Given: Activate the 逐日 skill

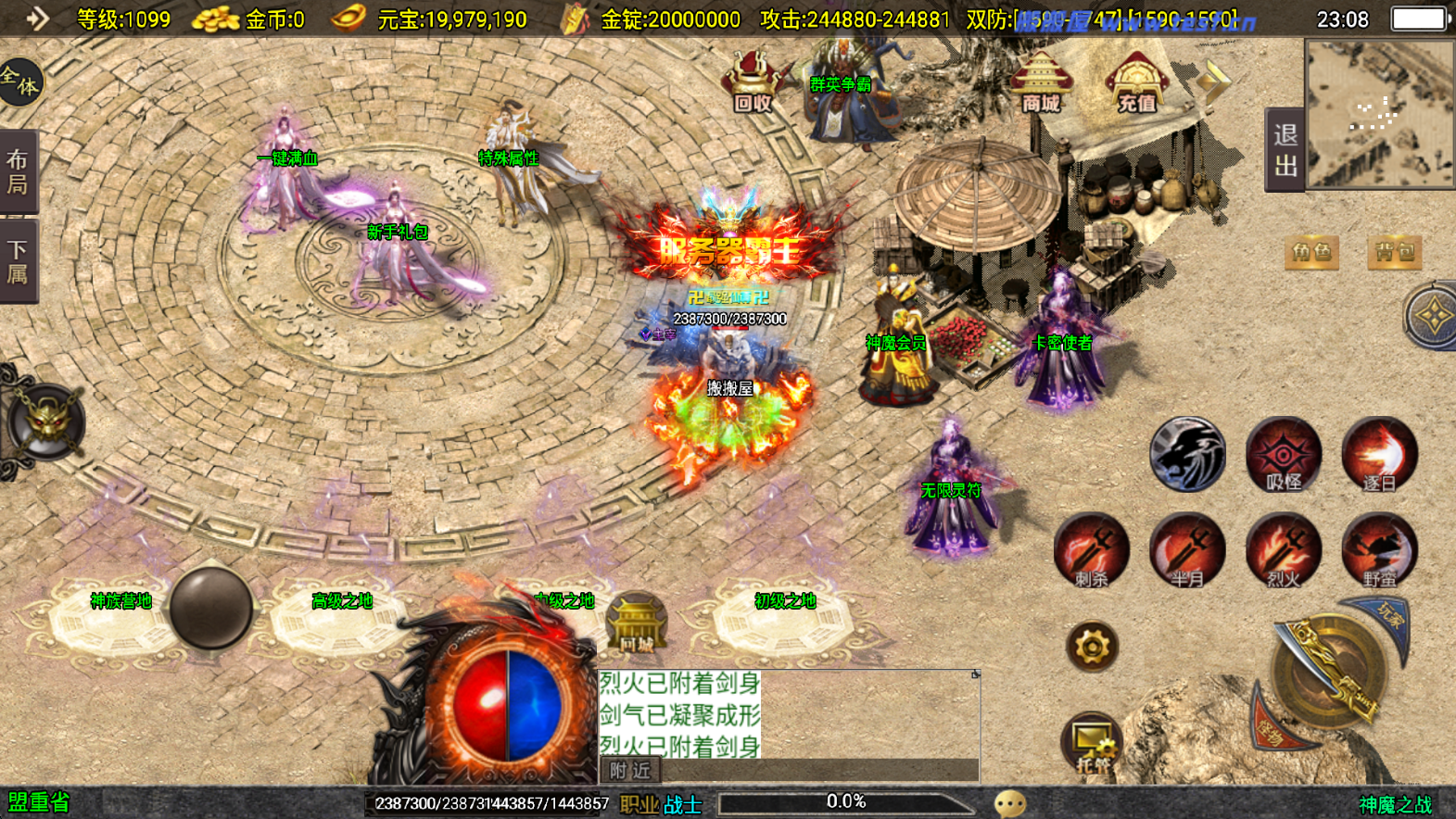Looking at the screenshot, I should (1379, 455).
